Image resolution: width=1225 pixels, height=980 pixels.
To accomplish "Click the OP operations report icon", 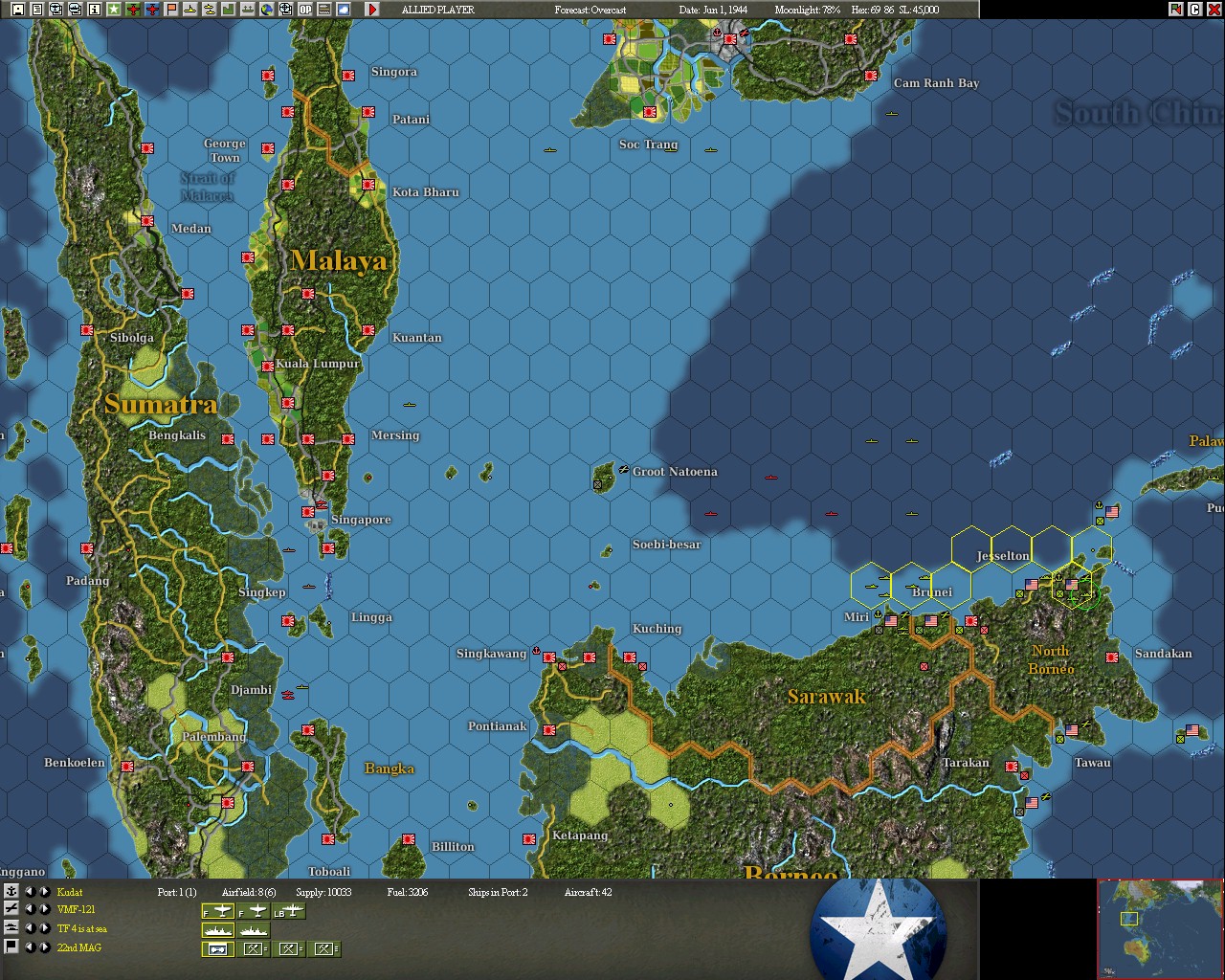I will coord(304,9).
